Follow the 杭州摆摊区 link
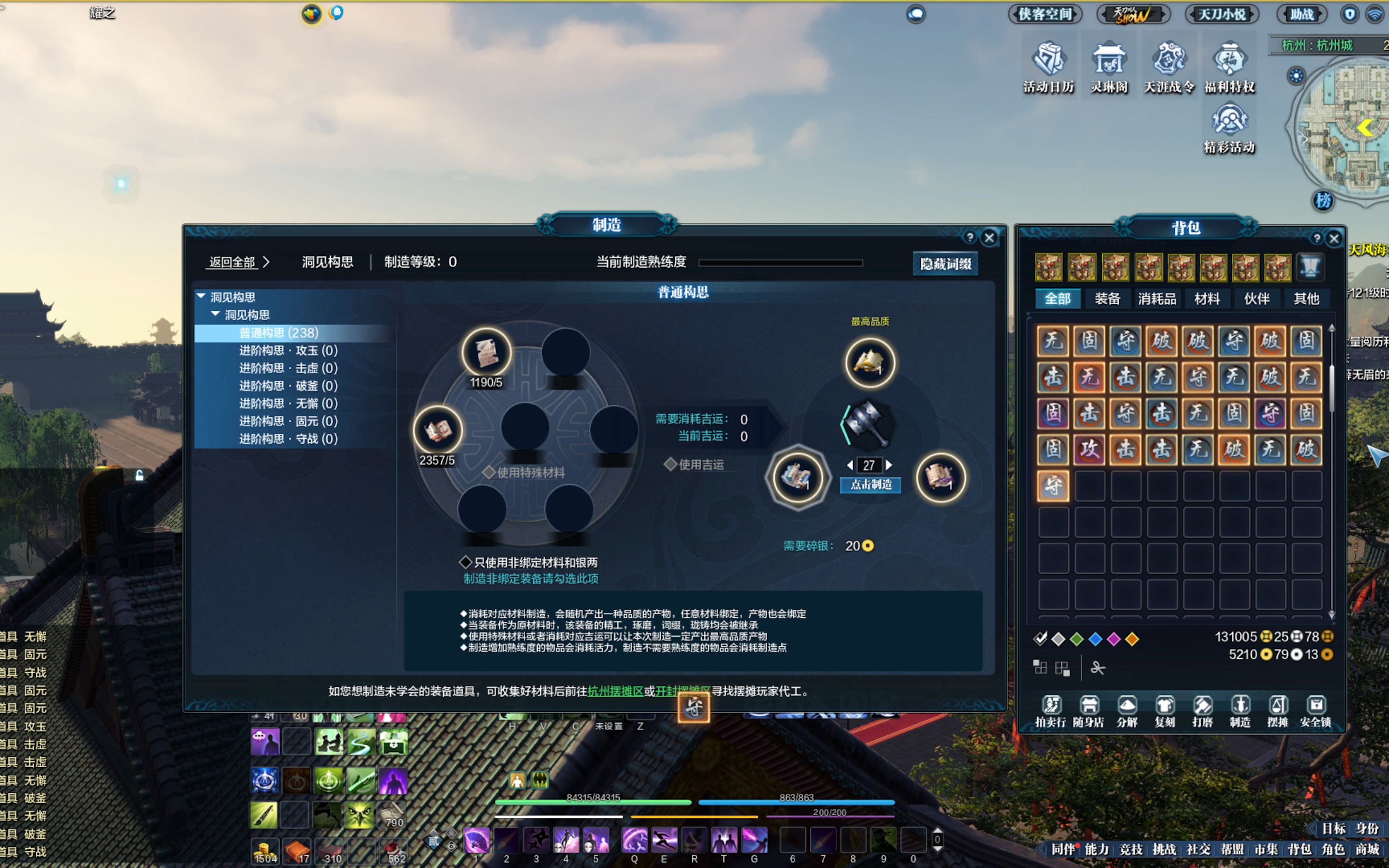The width and height of the screenshot is (1389, 868). pos(615,691)
